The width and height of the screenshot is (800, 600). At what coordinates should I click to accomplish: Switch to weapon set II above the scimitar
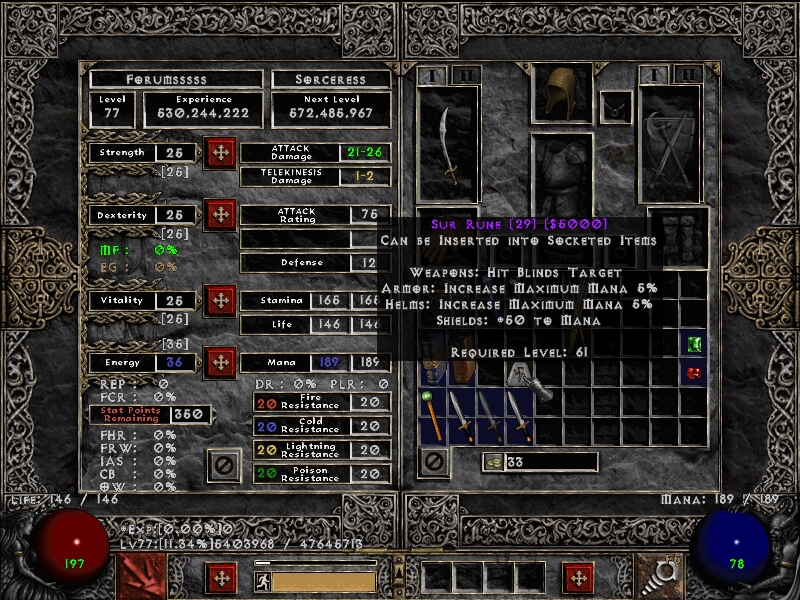pyautogui.click(x=465, y=75)
